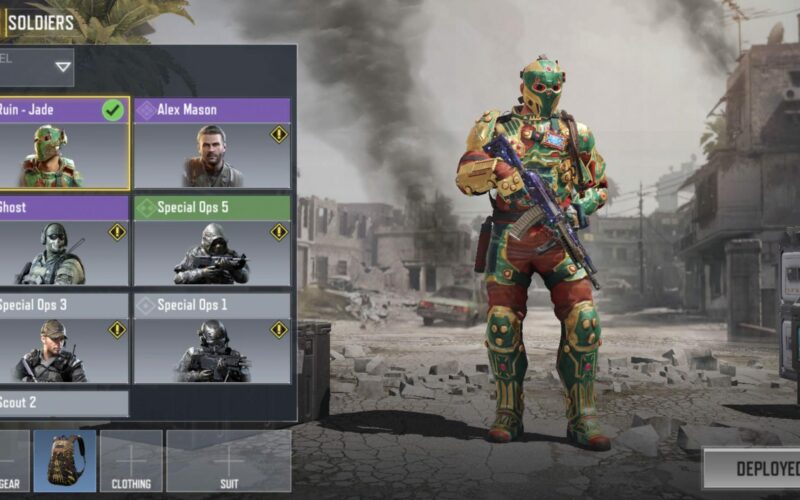Open the equipped backpack slot
This screenshot has height=500, width=800.
[65, 460]
